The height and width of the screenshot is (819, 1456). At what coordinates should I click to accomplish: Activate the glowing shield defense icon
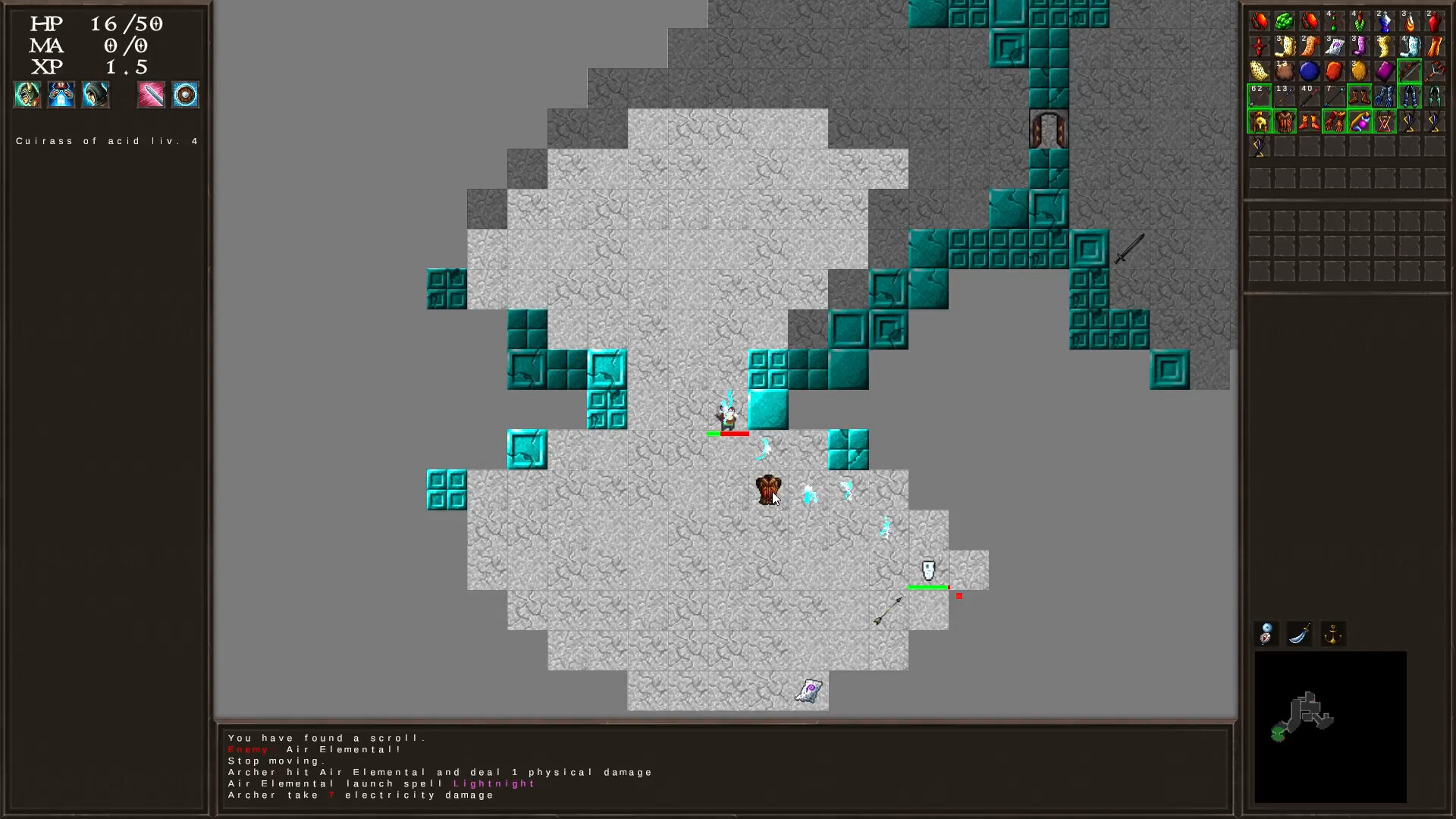(x=186, y=95)
